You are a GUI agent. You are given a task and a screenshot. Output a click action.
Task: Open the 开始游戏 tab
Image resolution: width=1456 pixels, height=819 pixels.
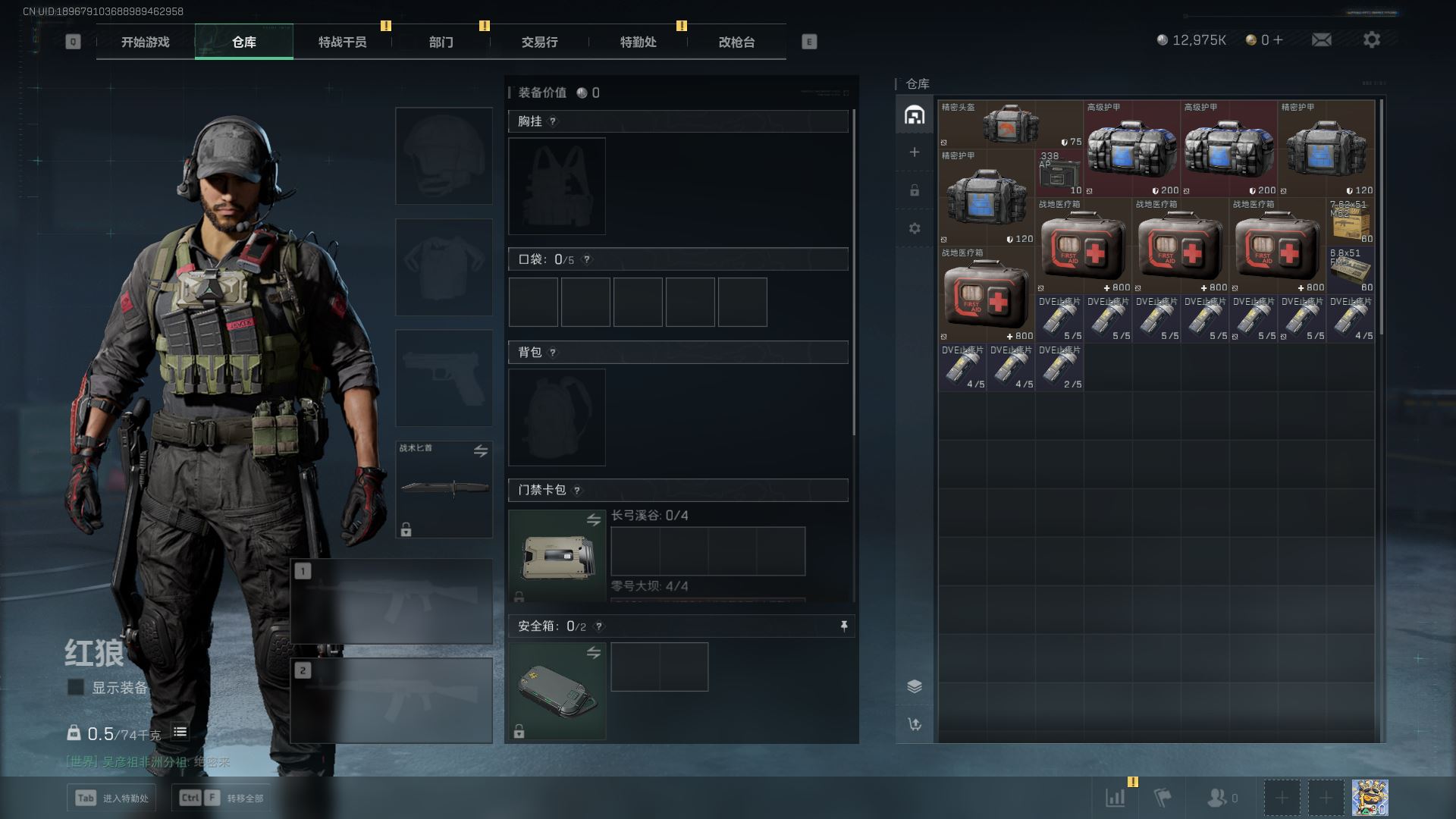point(145,42)
